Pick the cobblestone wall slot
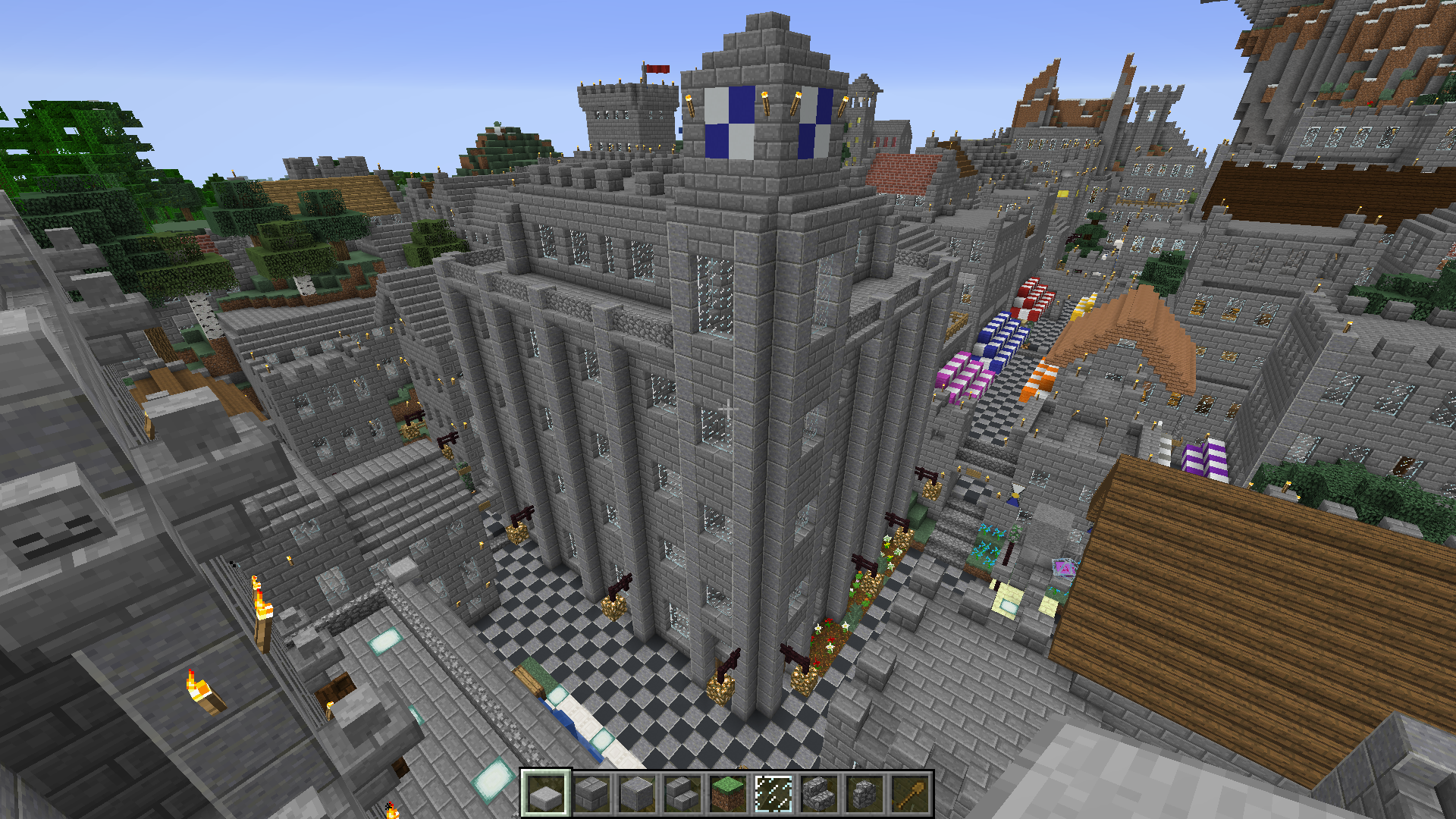 pos(864,794)
